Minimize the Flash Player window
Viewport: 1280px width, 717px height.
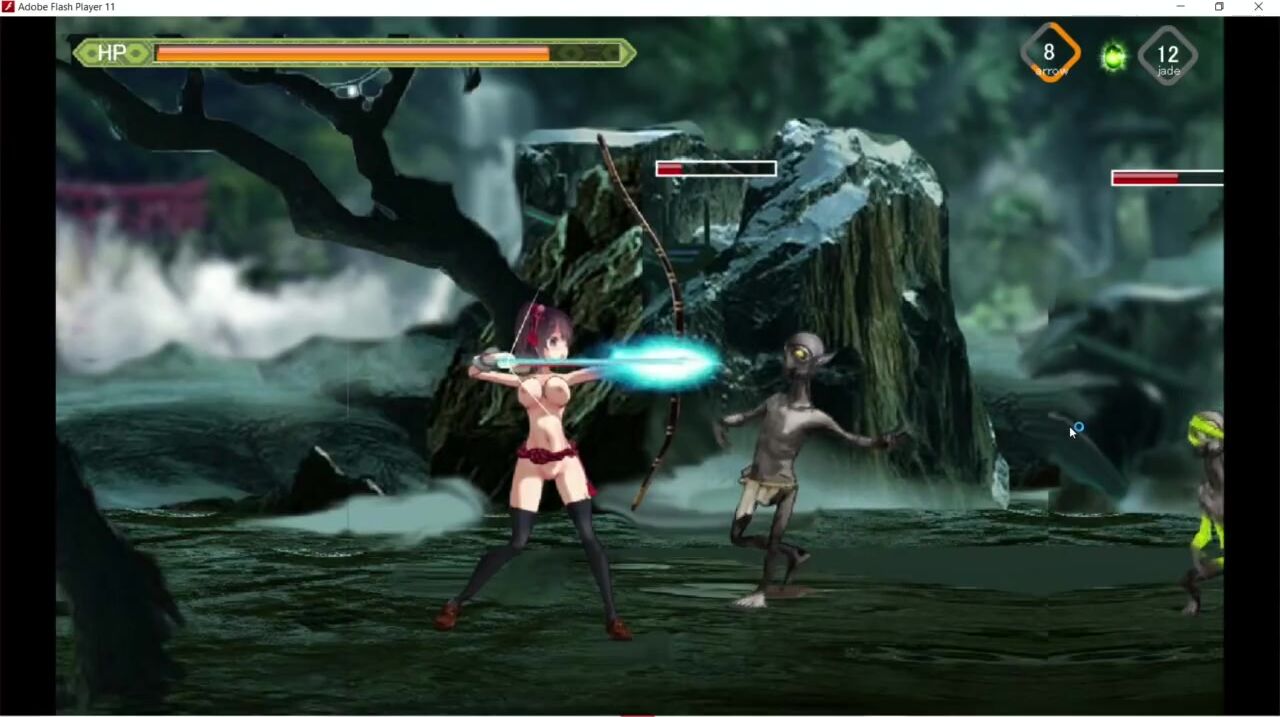tap(1180, 7)
